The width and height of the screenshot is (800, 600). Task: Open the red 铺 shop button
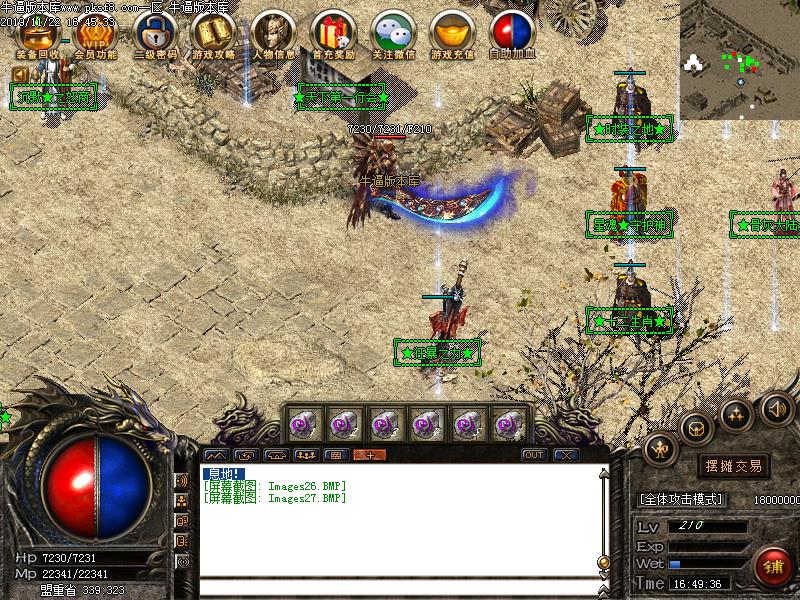click(773, 566)
